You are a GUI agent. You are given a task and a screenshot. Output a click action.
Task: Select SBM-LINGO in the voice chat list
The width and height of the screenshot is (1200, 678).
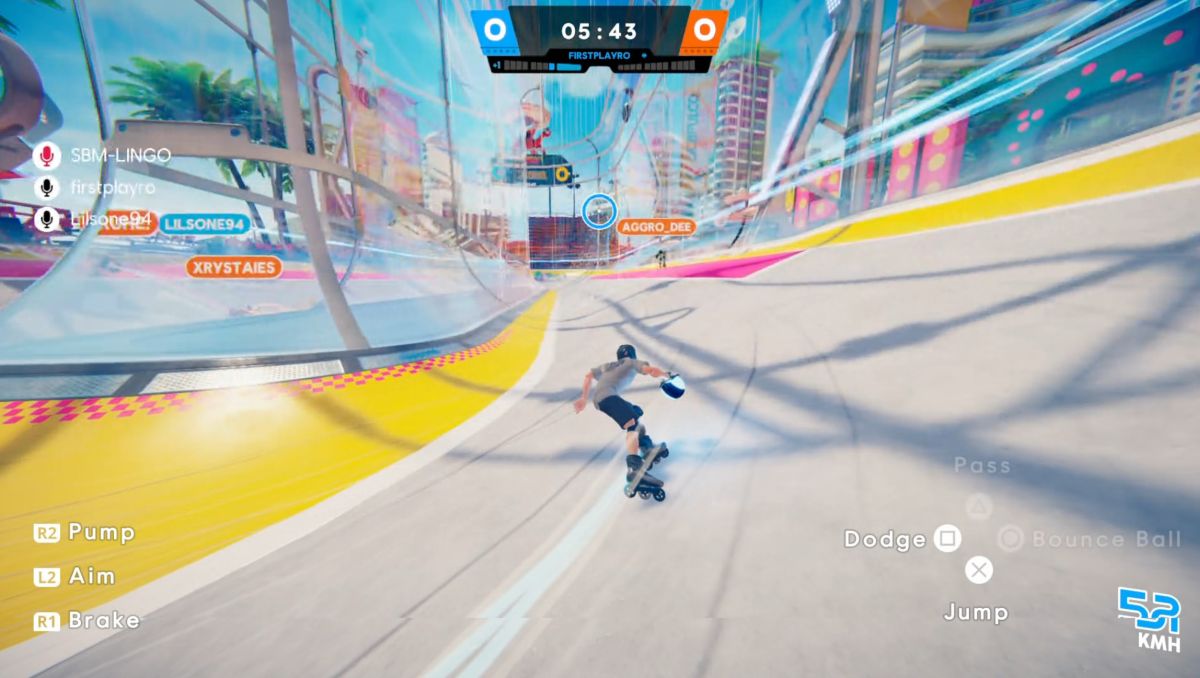tap(120, 155)
